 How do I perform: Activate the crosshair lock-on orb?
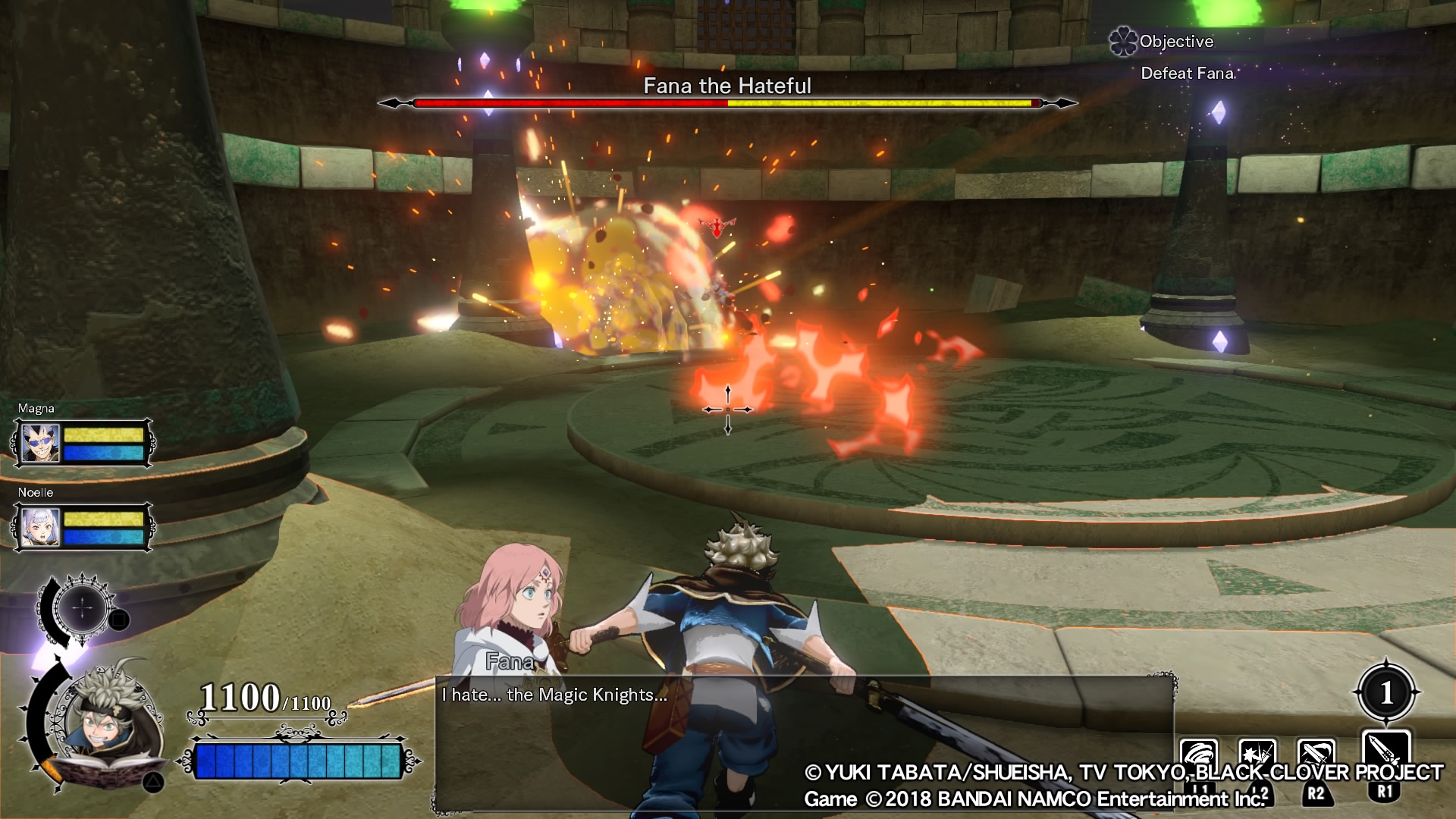[x=83, y=607]
